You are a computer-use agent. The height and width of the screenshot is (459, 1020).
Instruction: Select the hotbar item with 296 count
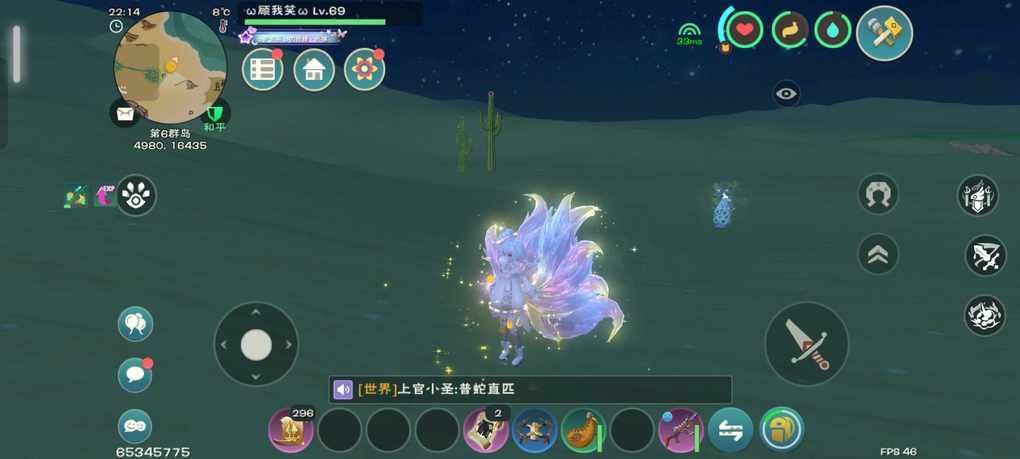[291, 430]
